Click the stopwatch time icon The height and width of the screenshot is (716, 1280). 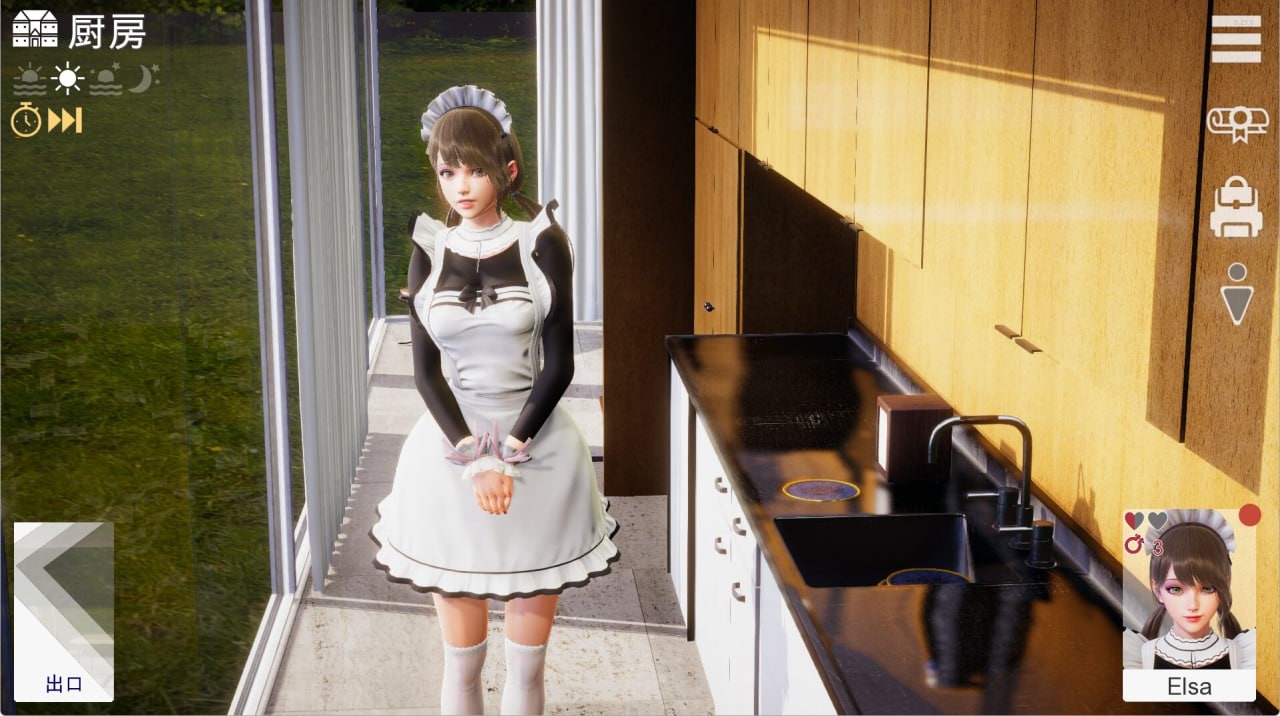[26, 121]
